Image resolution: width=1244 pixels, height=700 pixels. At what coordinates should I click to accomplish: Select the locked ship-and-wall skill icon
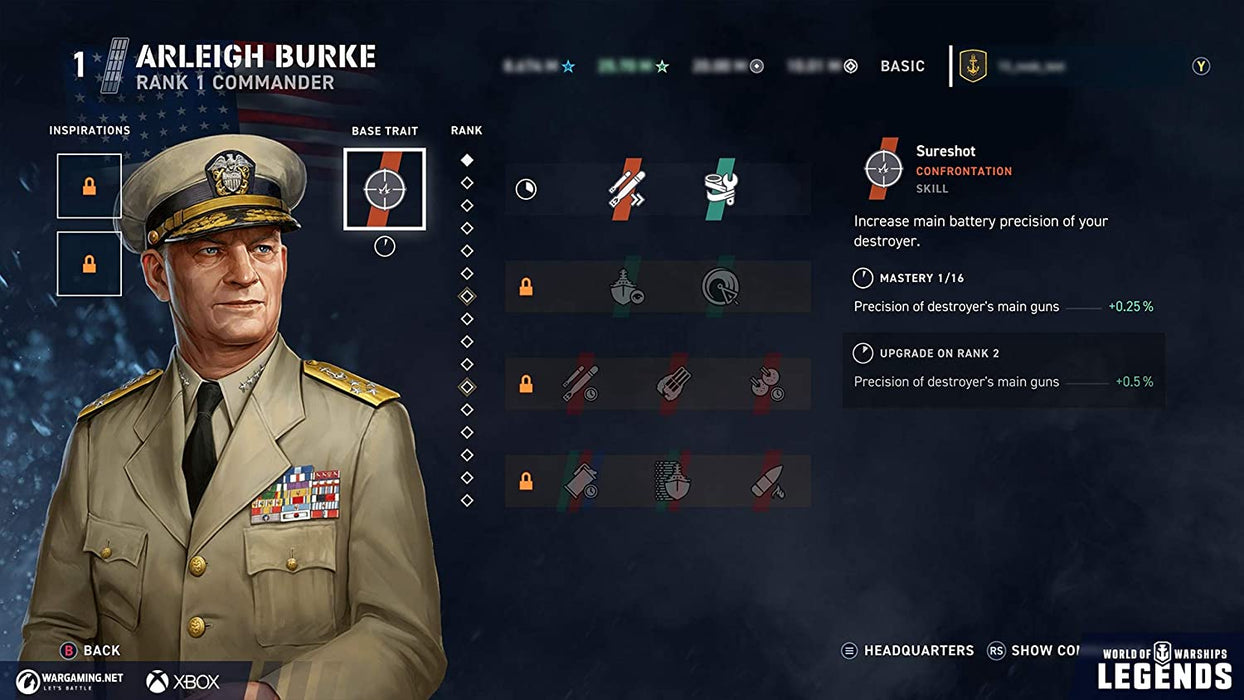click(673, 481)
